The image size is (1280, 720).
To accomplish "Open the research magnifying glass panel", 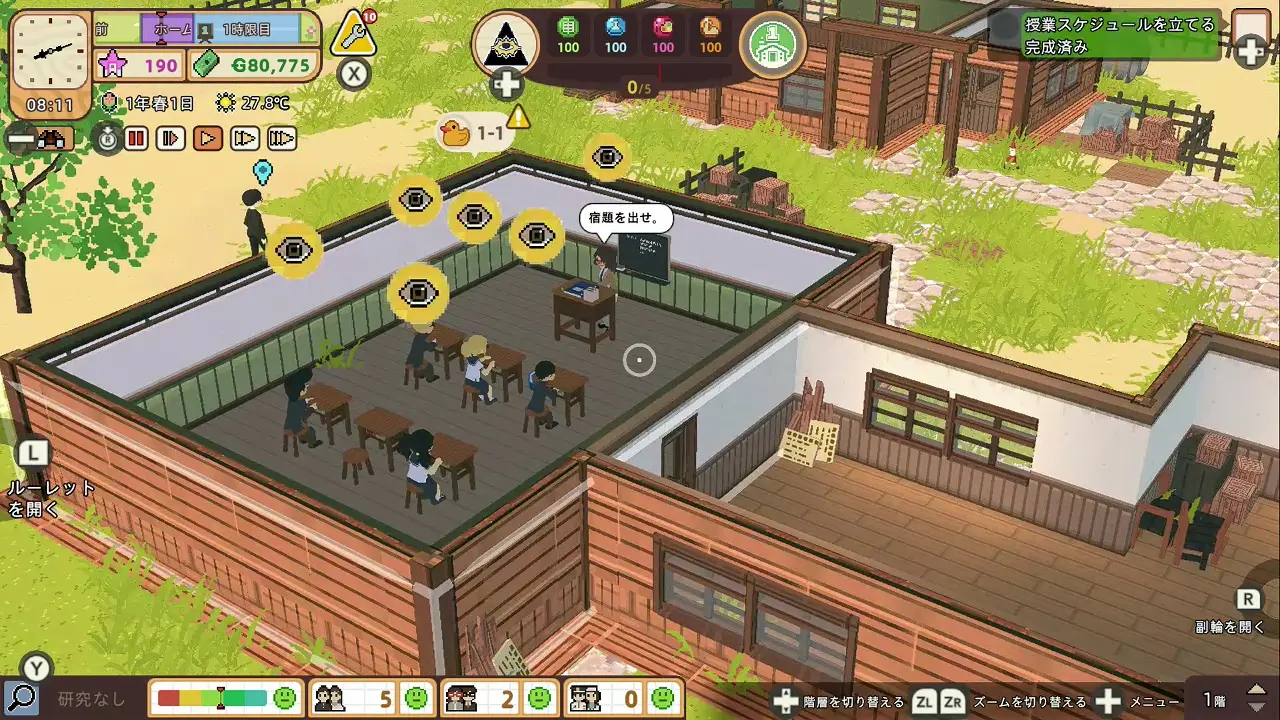I will pyautogui.click(x=21, y=698).
